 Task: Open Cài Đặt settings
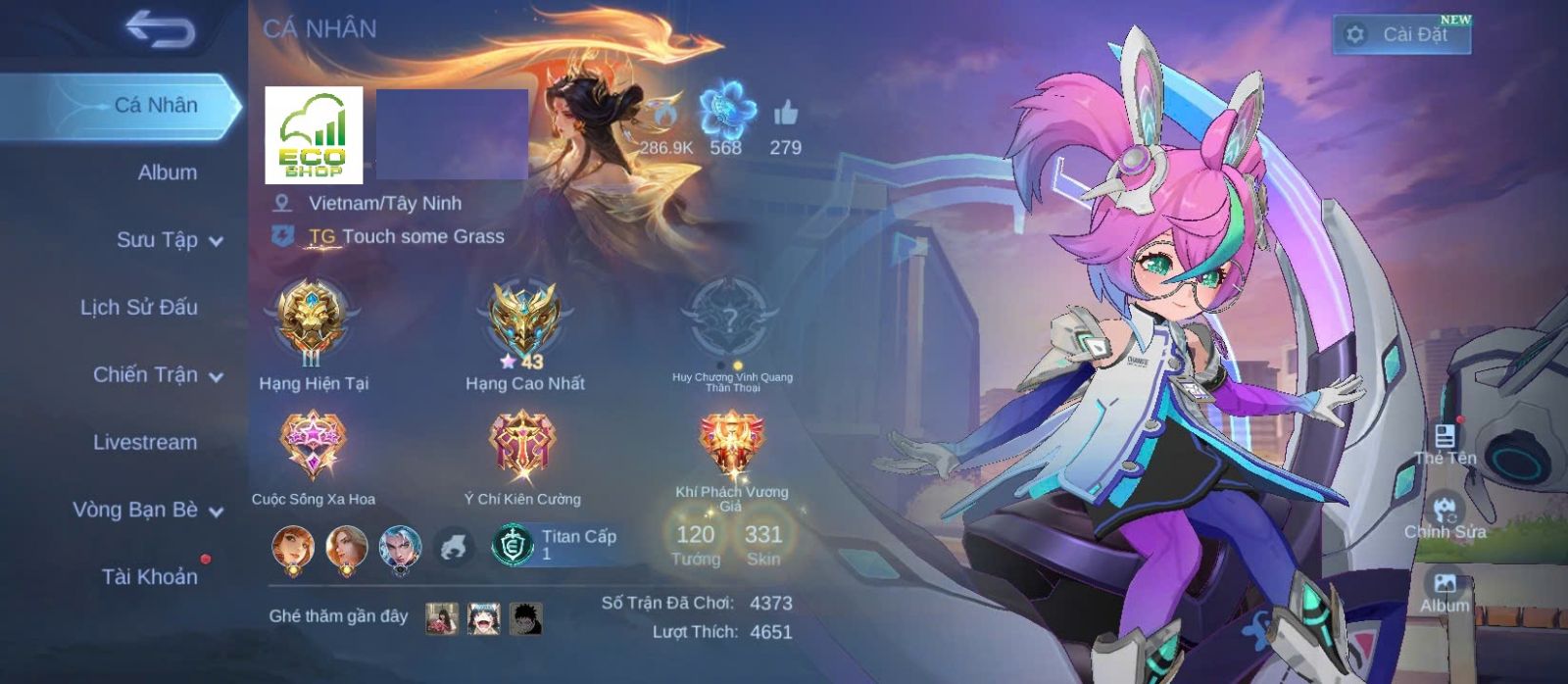1401,34
